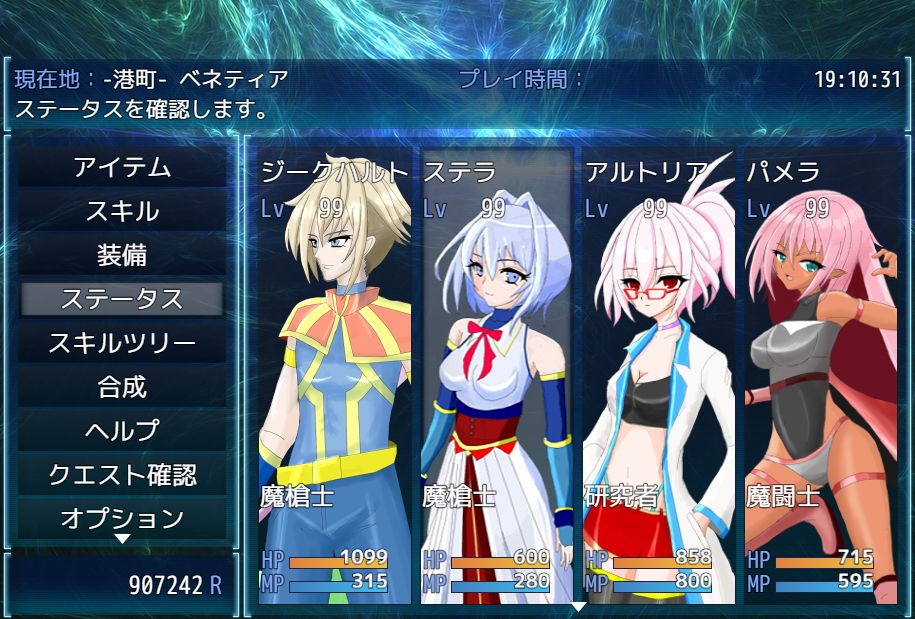Choose ステラ character panel
915x619 pixels.
(497, 380)
